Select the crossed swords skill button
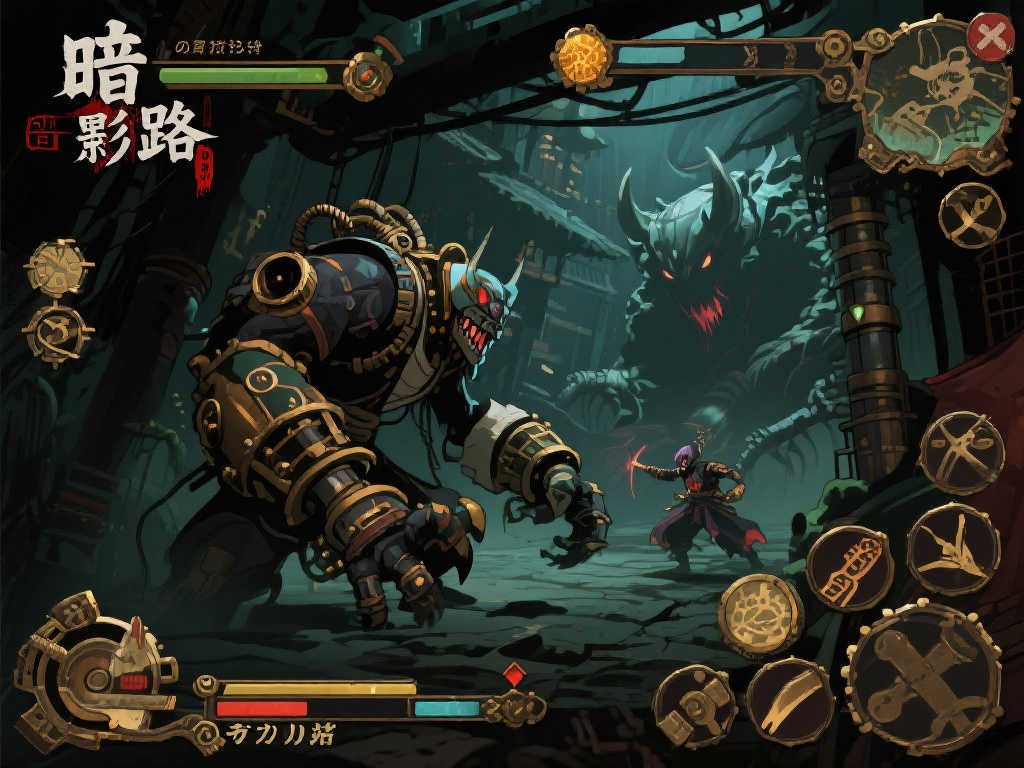The image size is (1024, 768). pos(961,452)
